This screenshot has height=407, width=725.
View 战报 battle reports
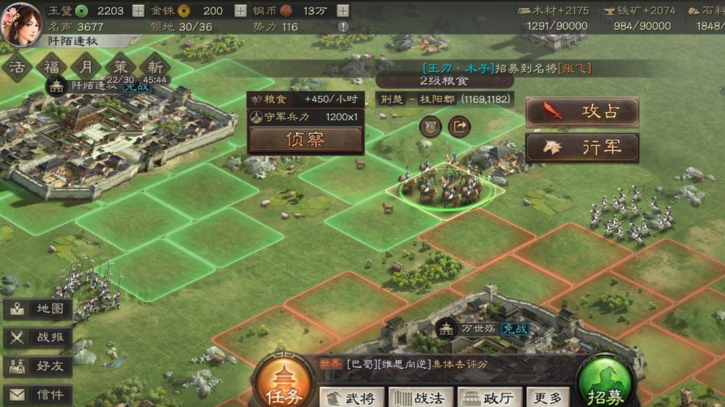pyautogui.click(x=38, y=338)
